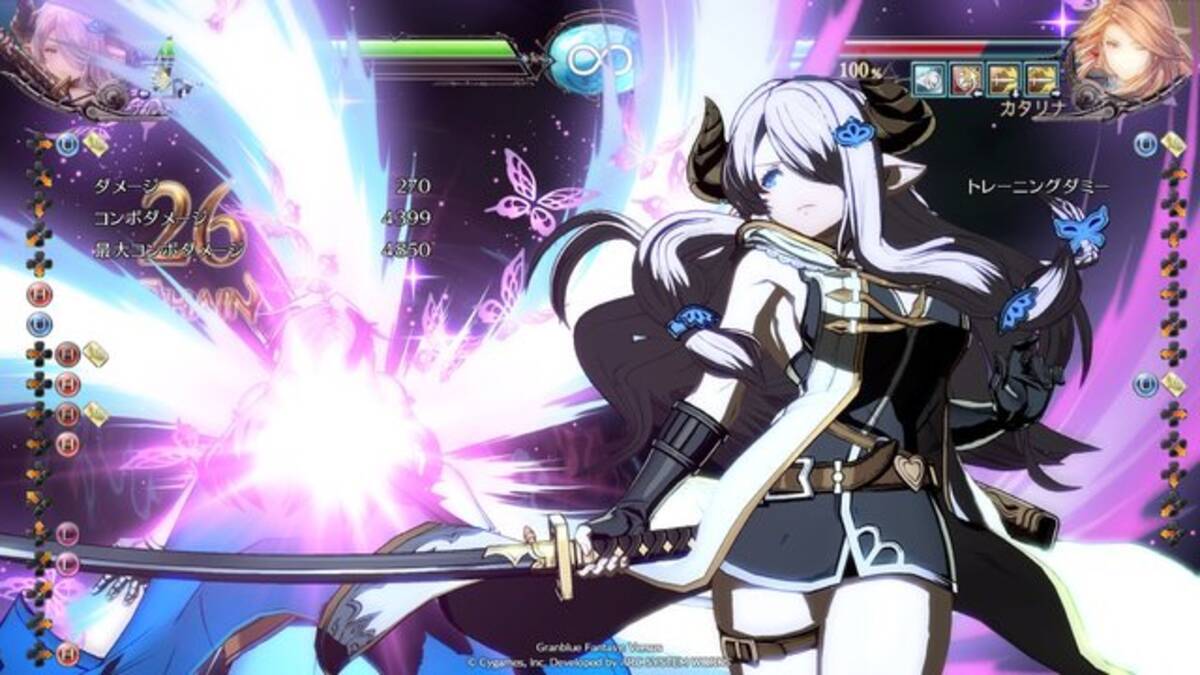Trigger the sword skill icon marked with right arrow
The image size is (1200, 675).
click(1041, 76)
